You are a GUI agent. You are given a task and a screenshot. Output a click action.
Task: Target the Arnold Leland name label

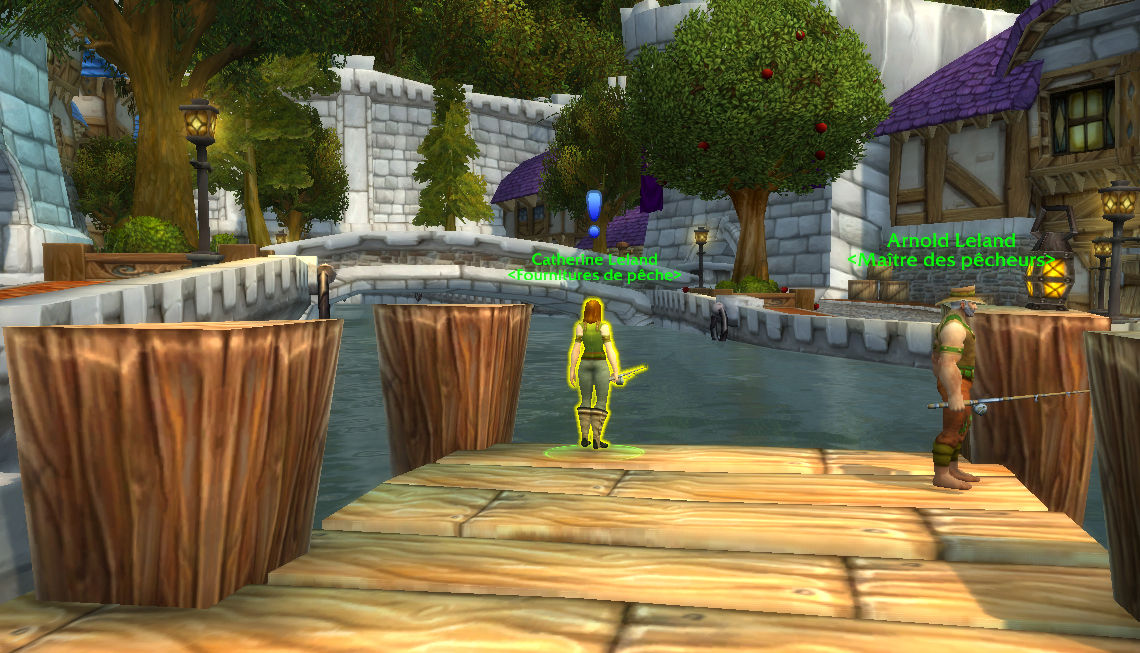tap(951, 241)
